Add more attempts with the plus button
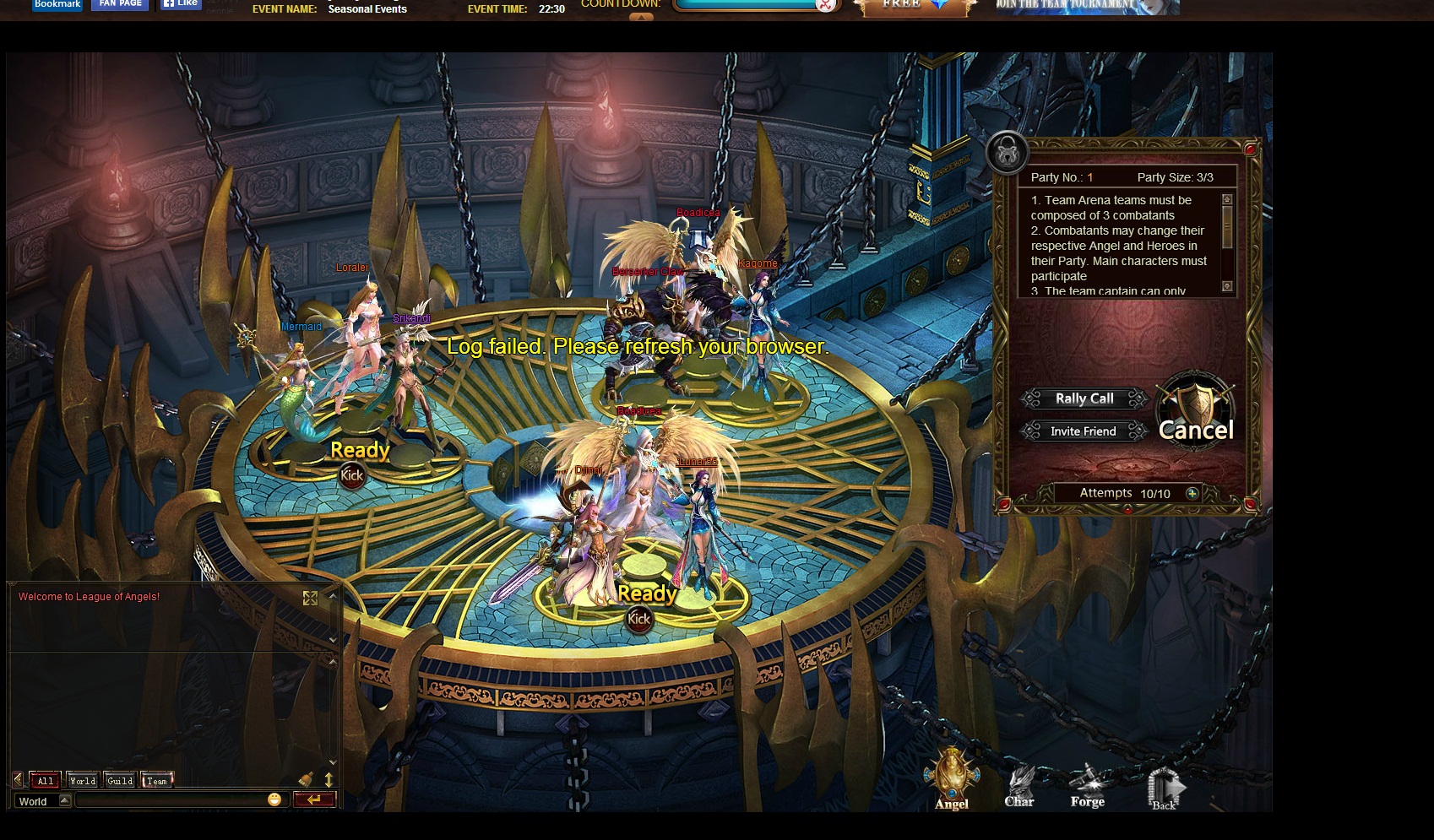 pyautogui.click(x=1192, y=493)
